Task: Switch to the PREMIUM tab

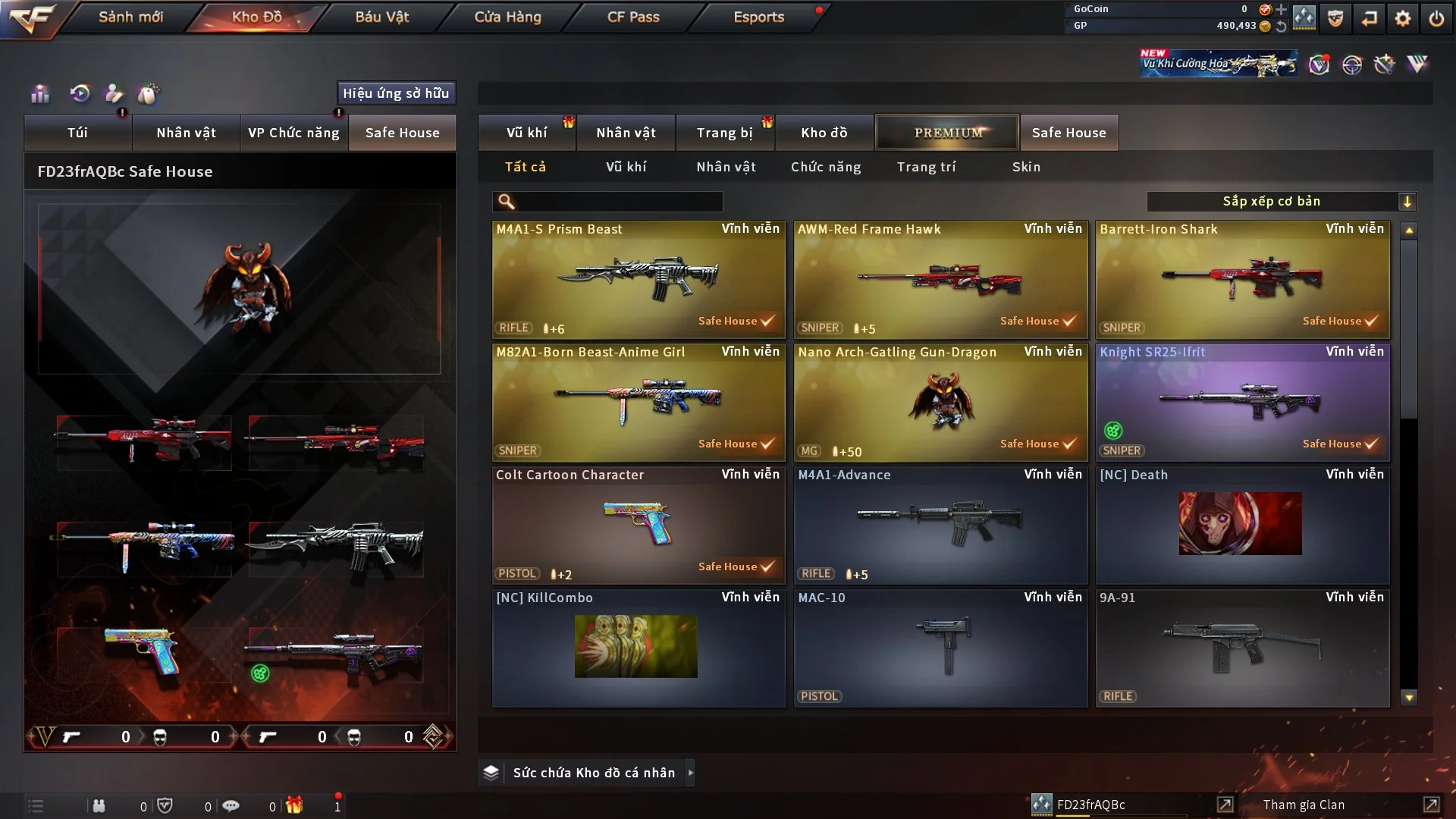Action: (947, 133)
